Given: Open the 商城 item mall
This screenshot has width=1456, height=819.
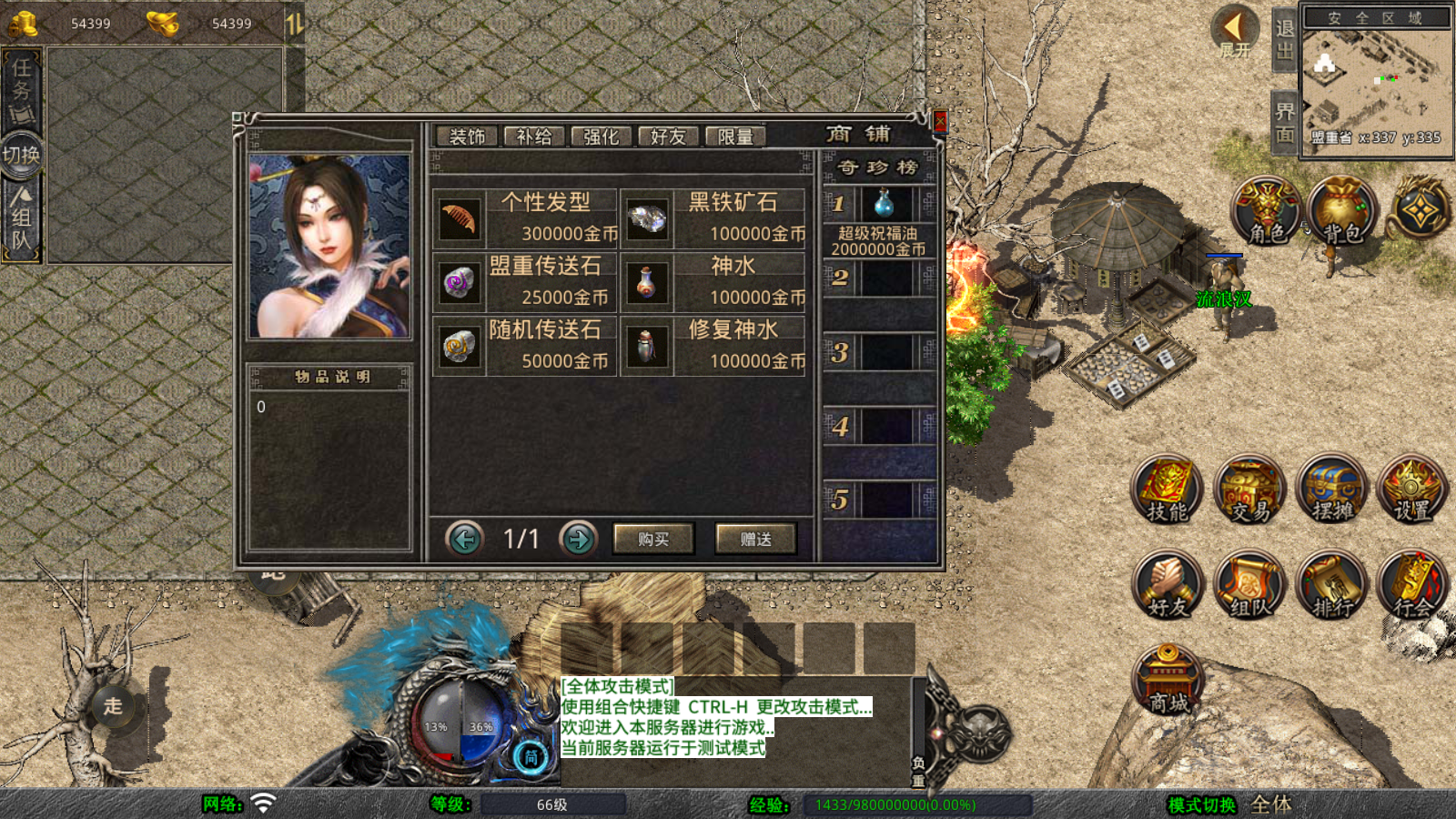Looking at the screenshot, I should pyautogui.click(x=1168, y=678).
